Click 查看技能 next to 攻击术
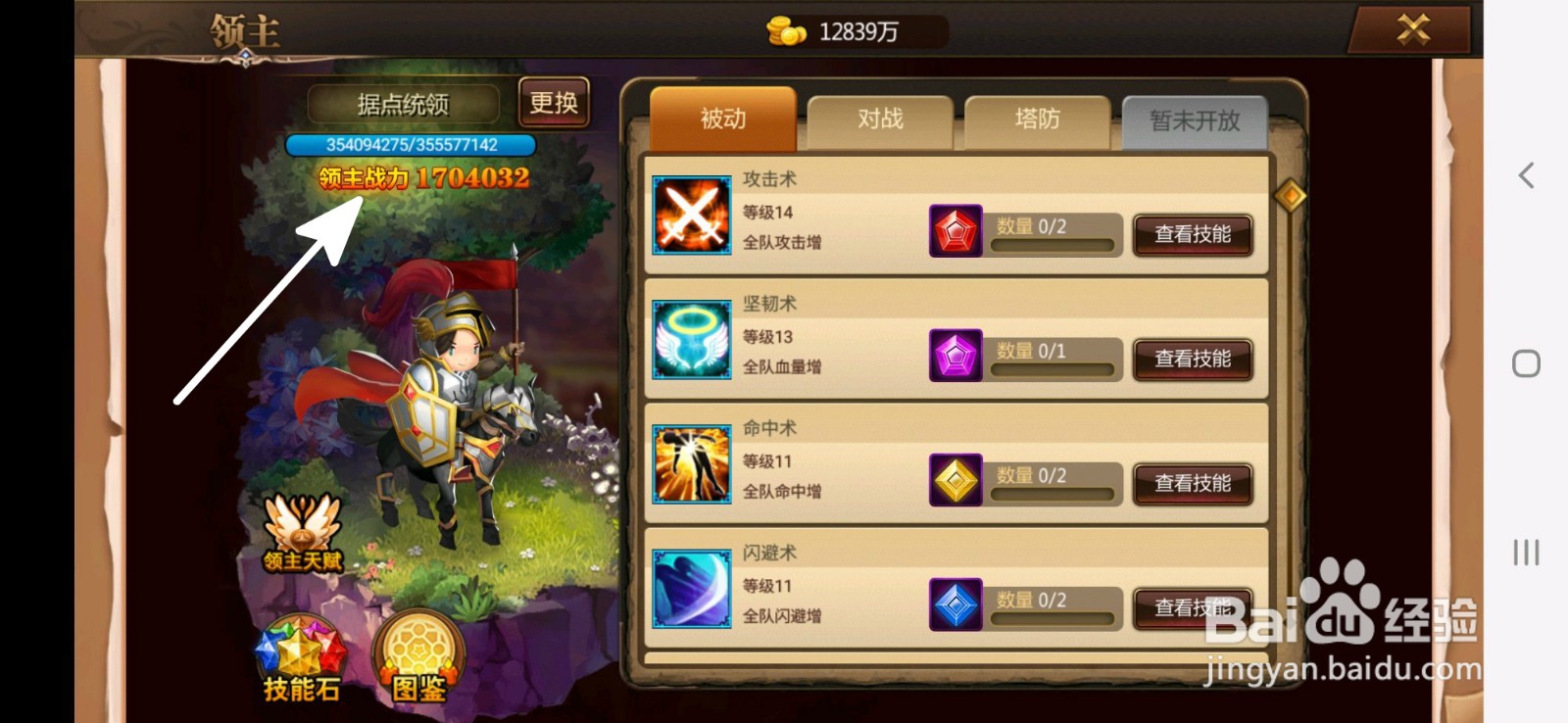The width and height of the screenshot is (1568, 723). tap(1193, 235)
